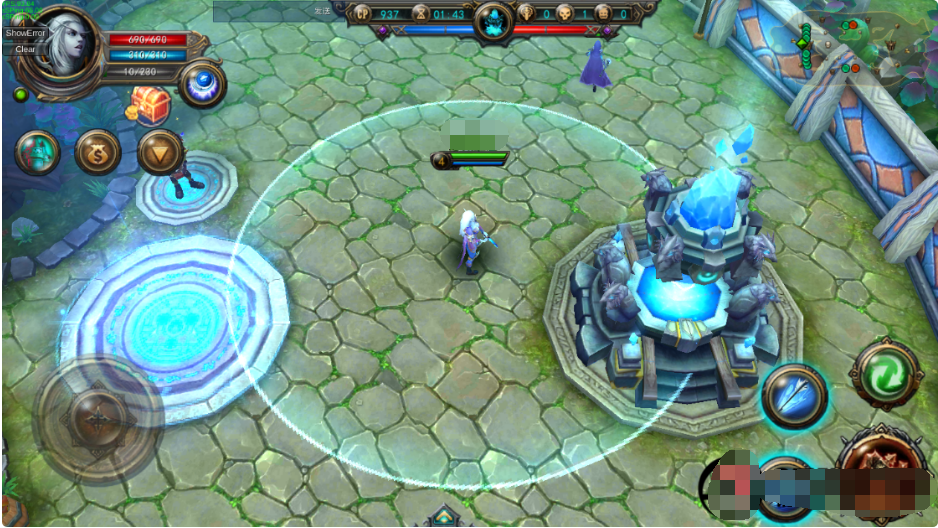
Task: Click the ShowError debug button
Action: click(25, 33)
